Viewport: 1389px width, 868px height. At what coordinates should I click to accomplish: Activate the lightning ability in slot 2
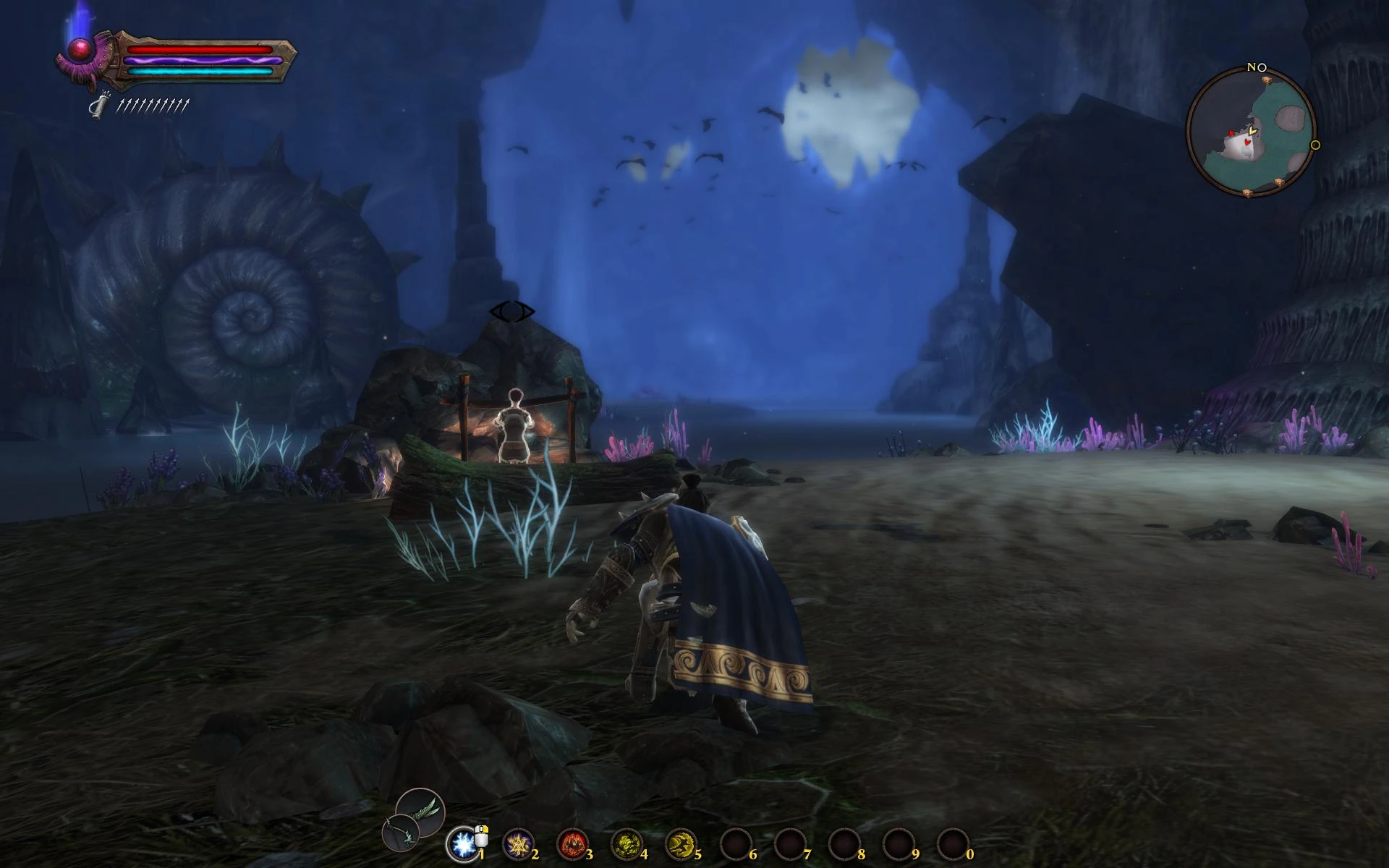(x=519, y=844)
